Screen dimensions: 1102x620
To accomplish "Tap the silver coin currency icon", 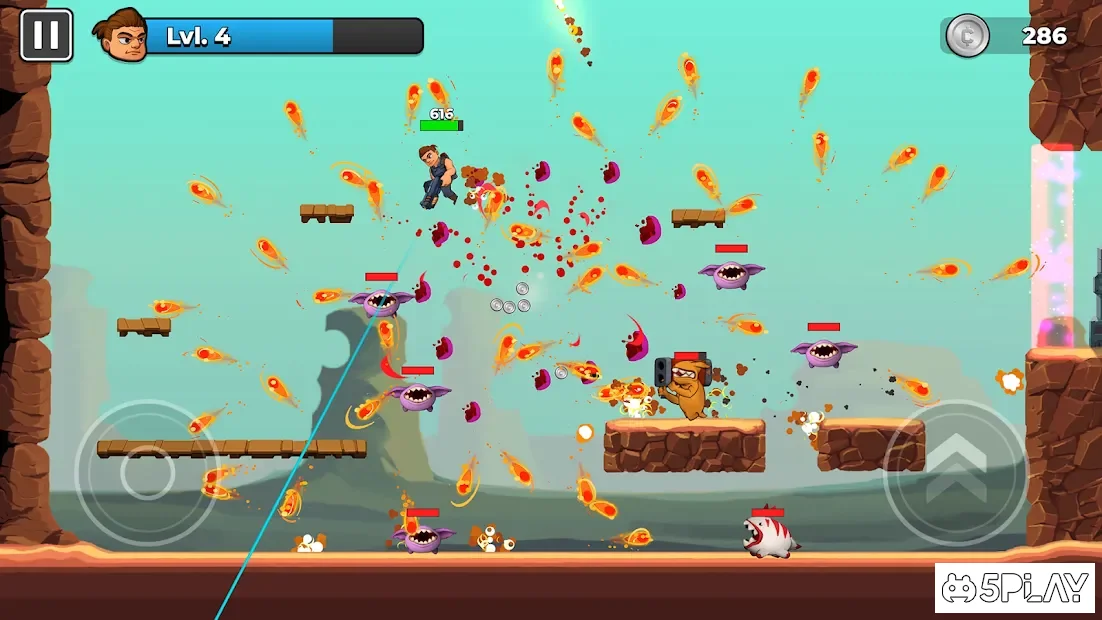I will click(967, 36).
